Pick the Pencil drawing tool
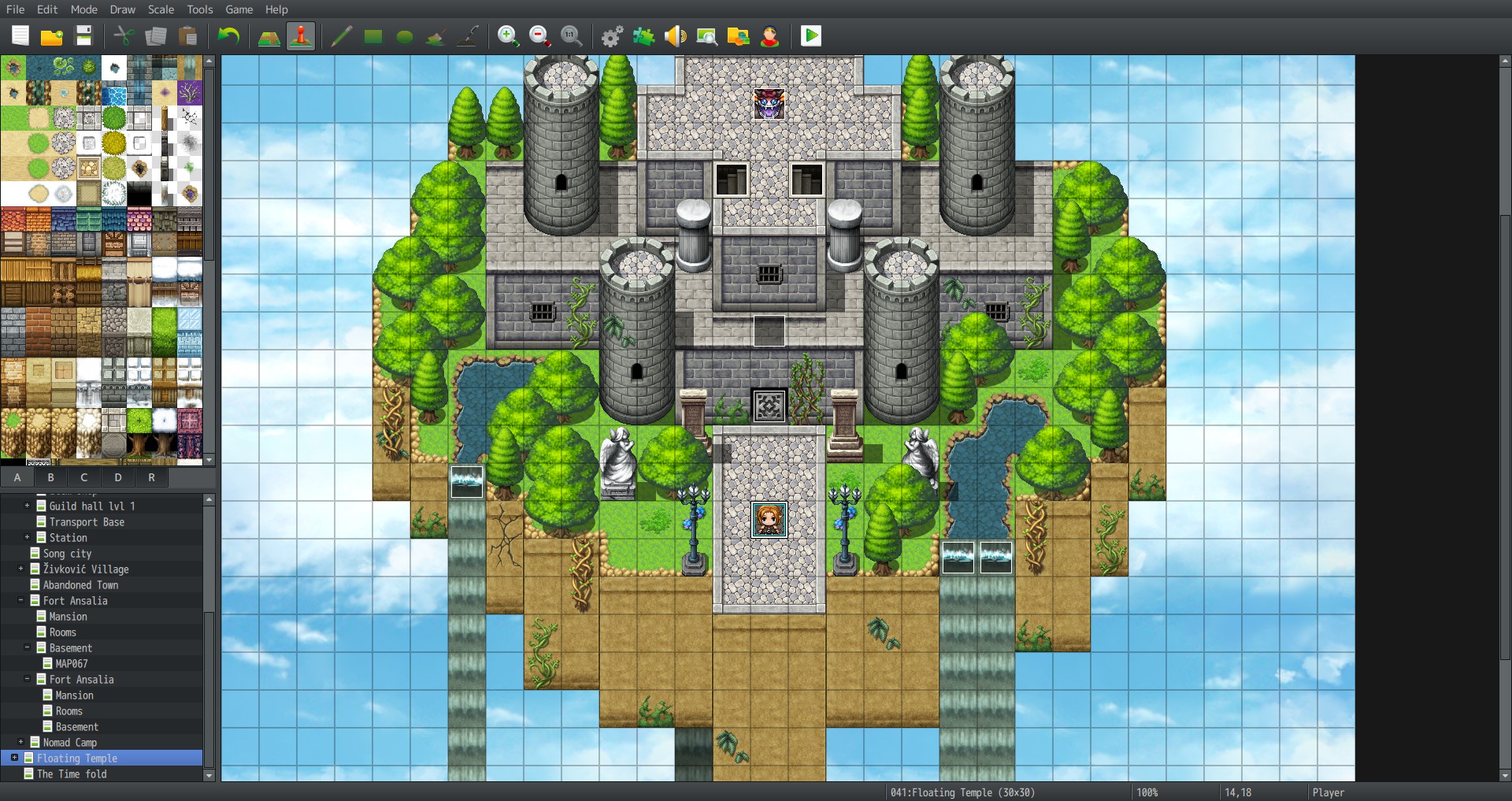The width and height of the screenshot is (1512, 801). [341, 35]
